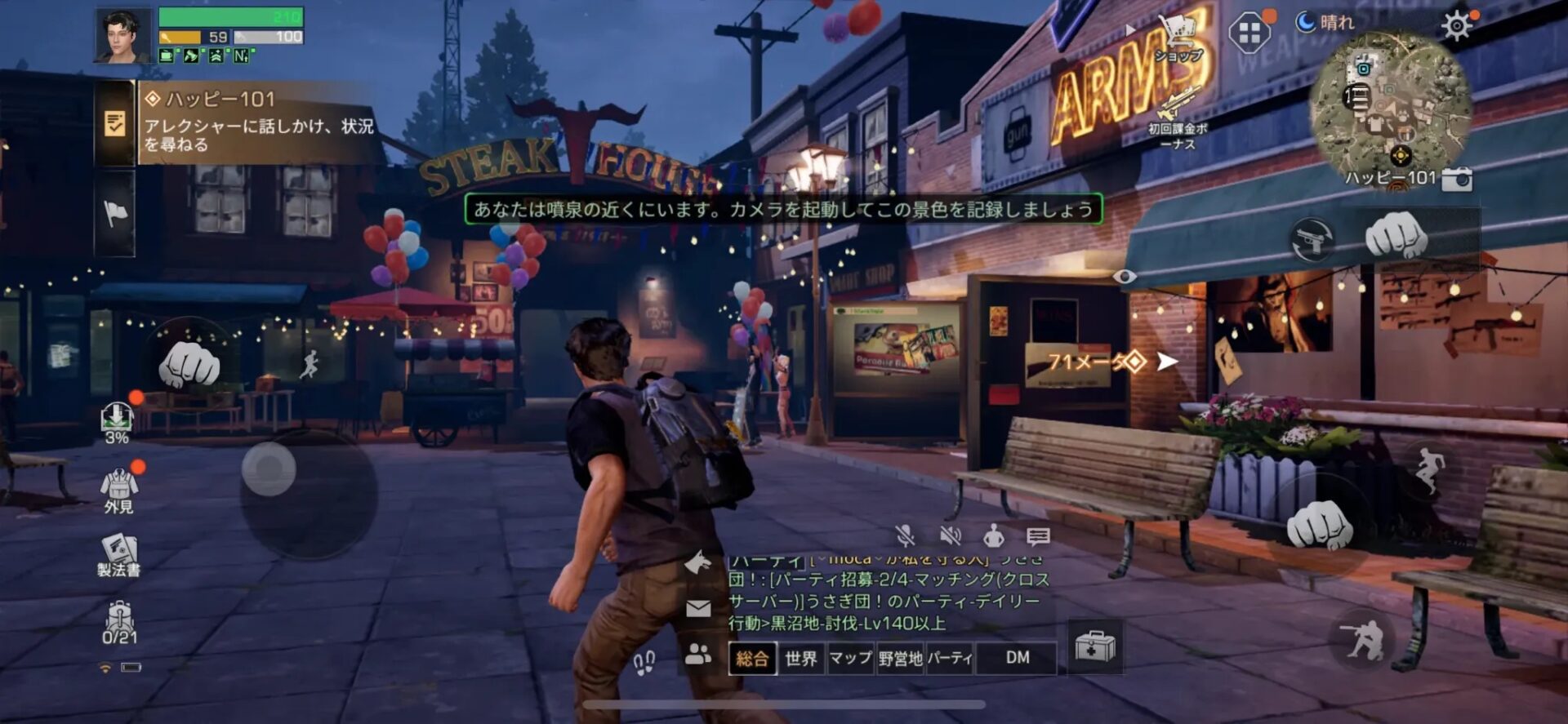The image size is (1568, 724).
Task: Open the player portrait
Action: click(x=123, y=36)
